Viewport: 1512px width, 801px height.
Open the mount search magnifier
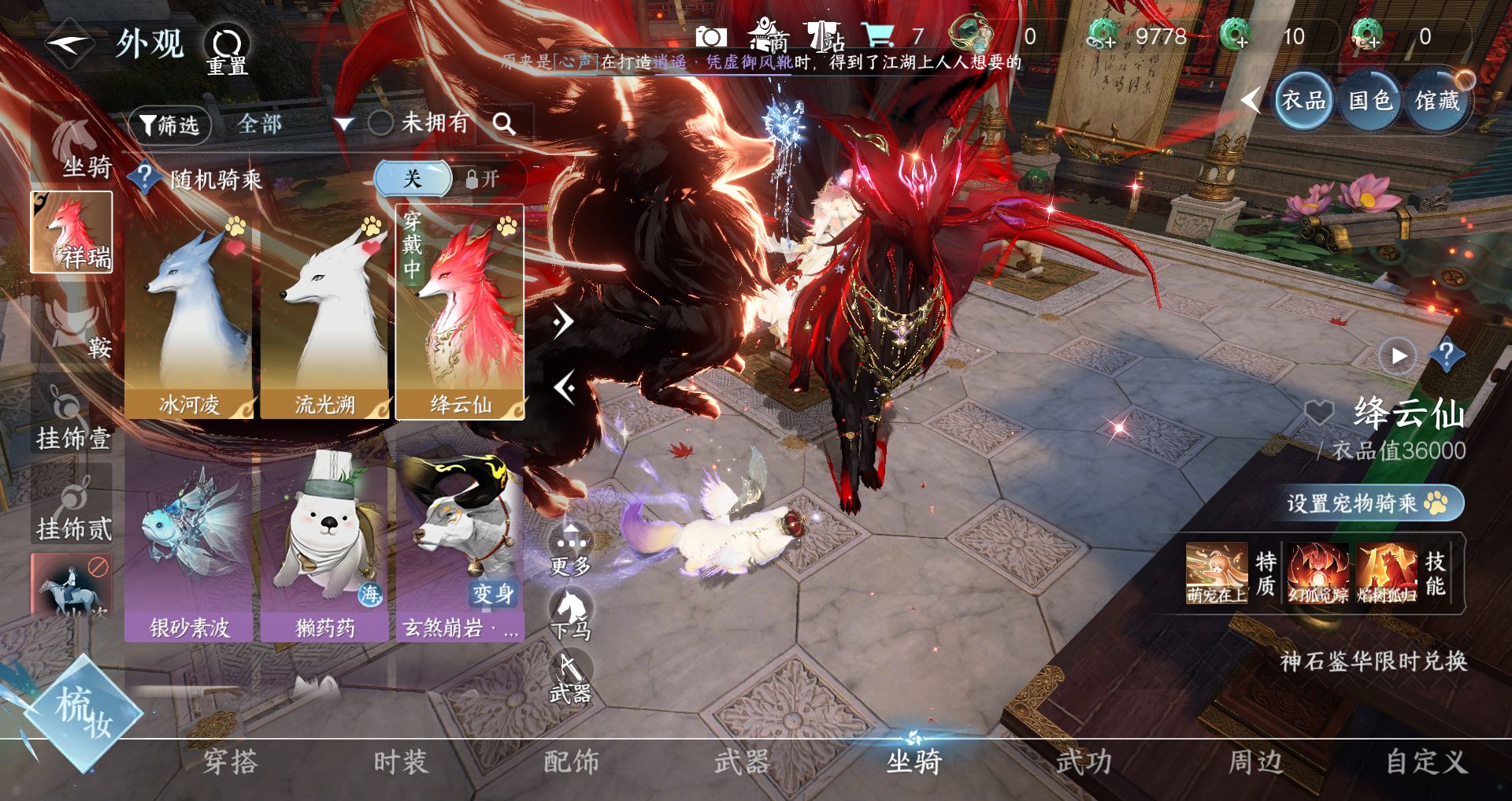click(504, 124)
